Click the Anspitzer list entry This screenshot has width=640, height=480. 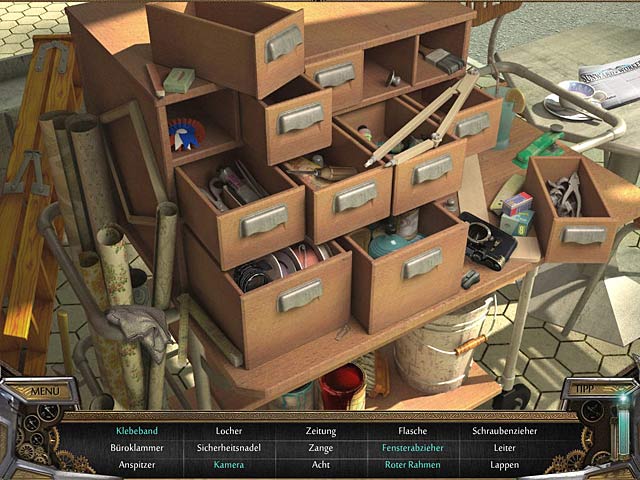[x=137, y=464]
